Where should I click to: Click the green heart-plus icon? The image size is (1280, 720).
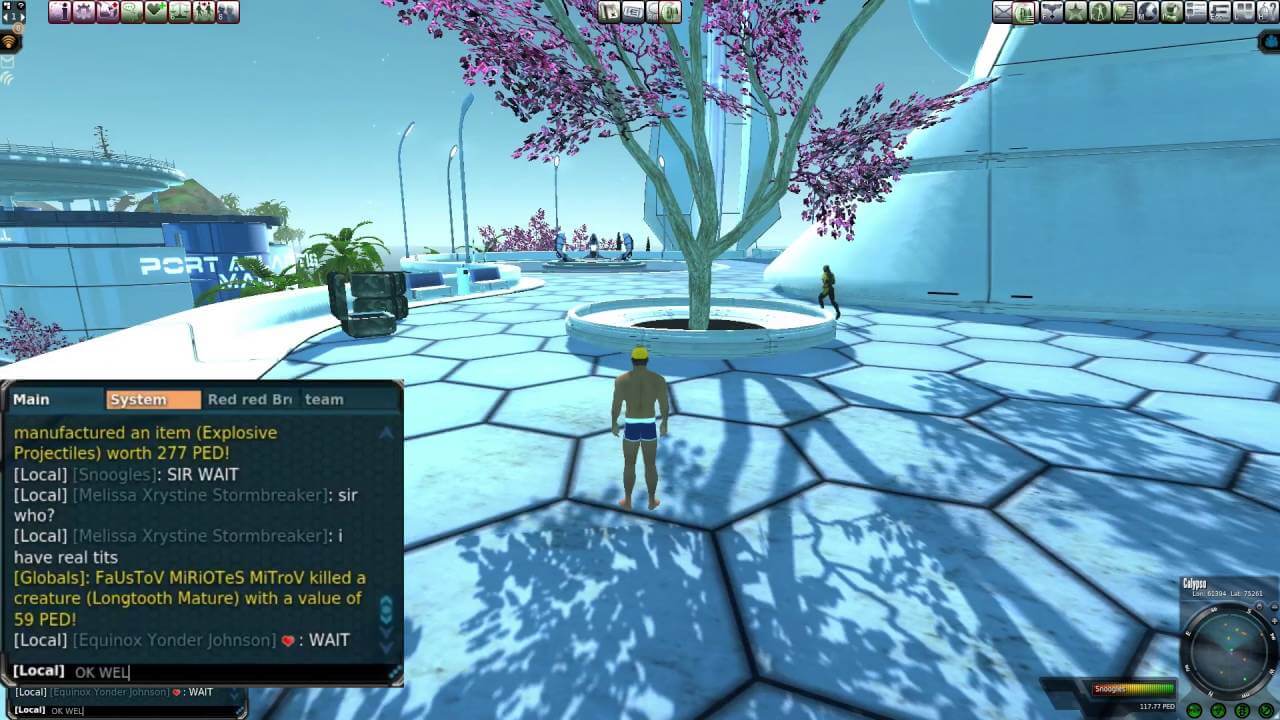156,12
